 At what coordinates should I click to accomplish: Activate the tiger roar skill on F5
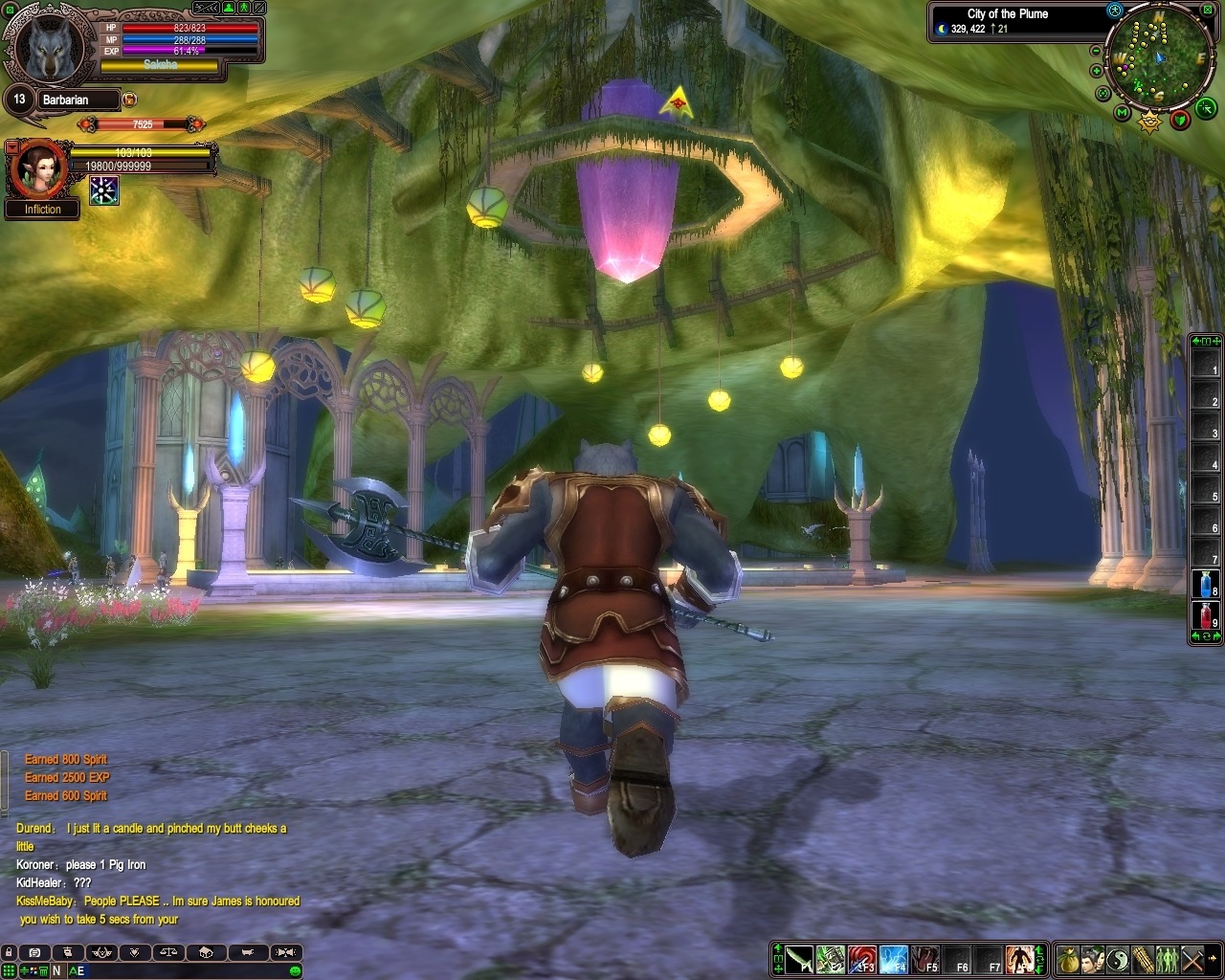point(924,958)
